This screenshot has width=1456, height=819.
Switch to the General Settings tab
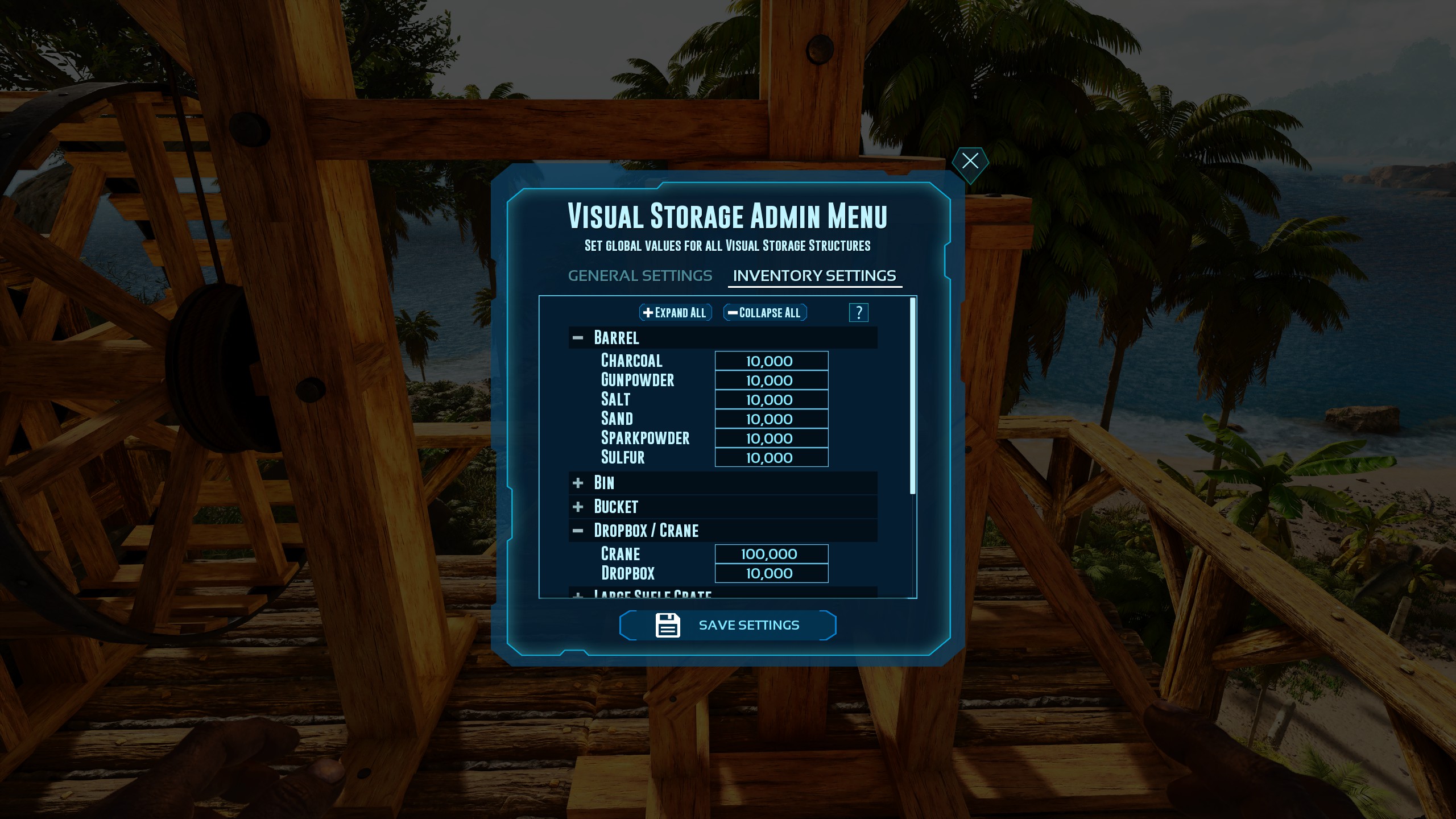[x=640, y=276]
